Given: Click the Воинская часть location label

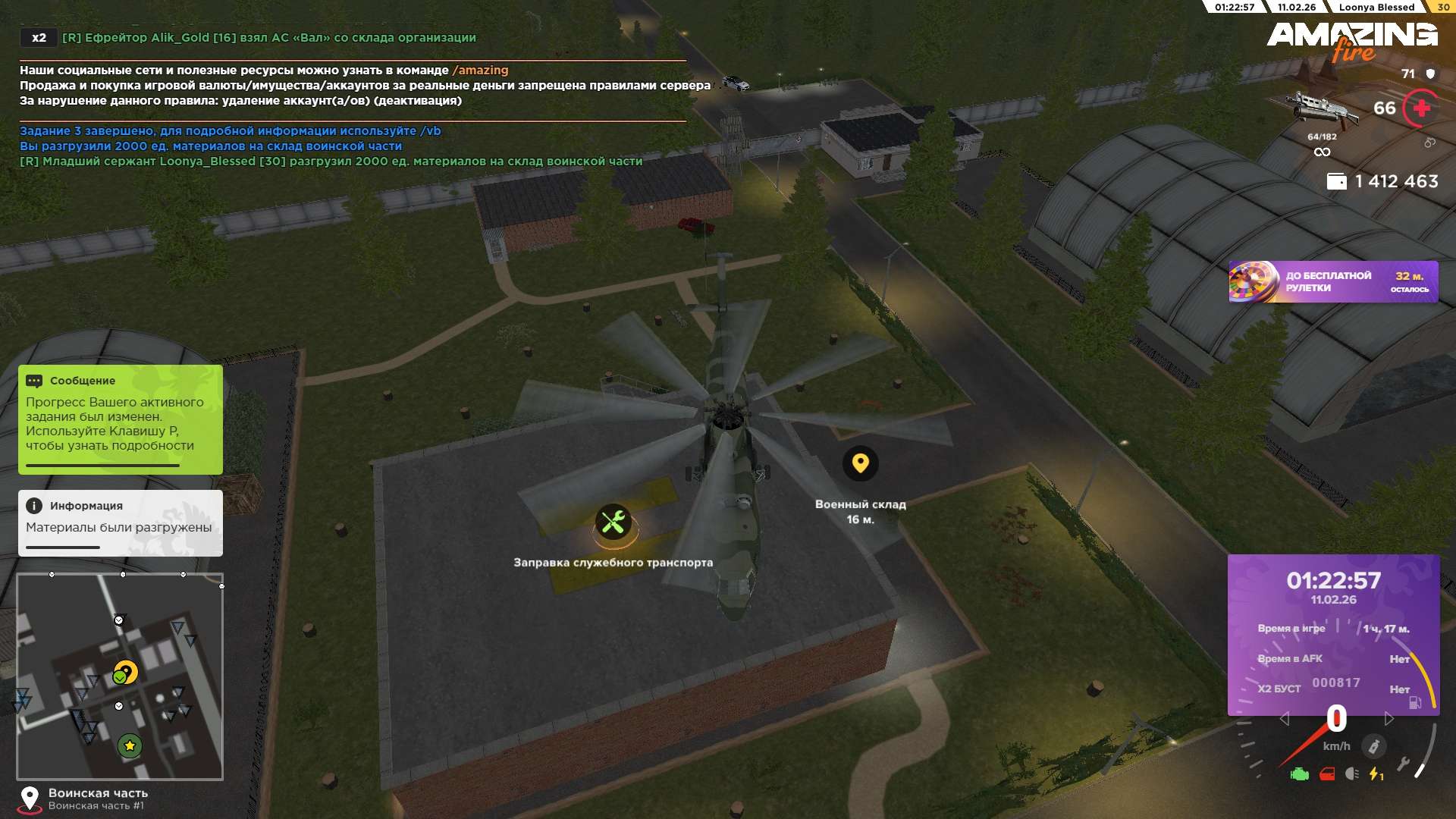Looking at the screenshot, I should point(98,793).
